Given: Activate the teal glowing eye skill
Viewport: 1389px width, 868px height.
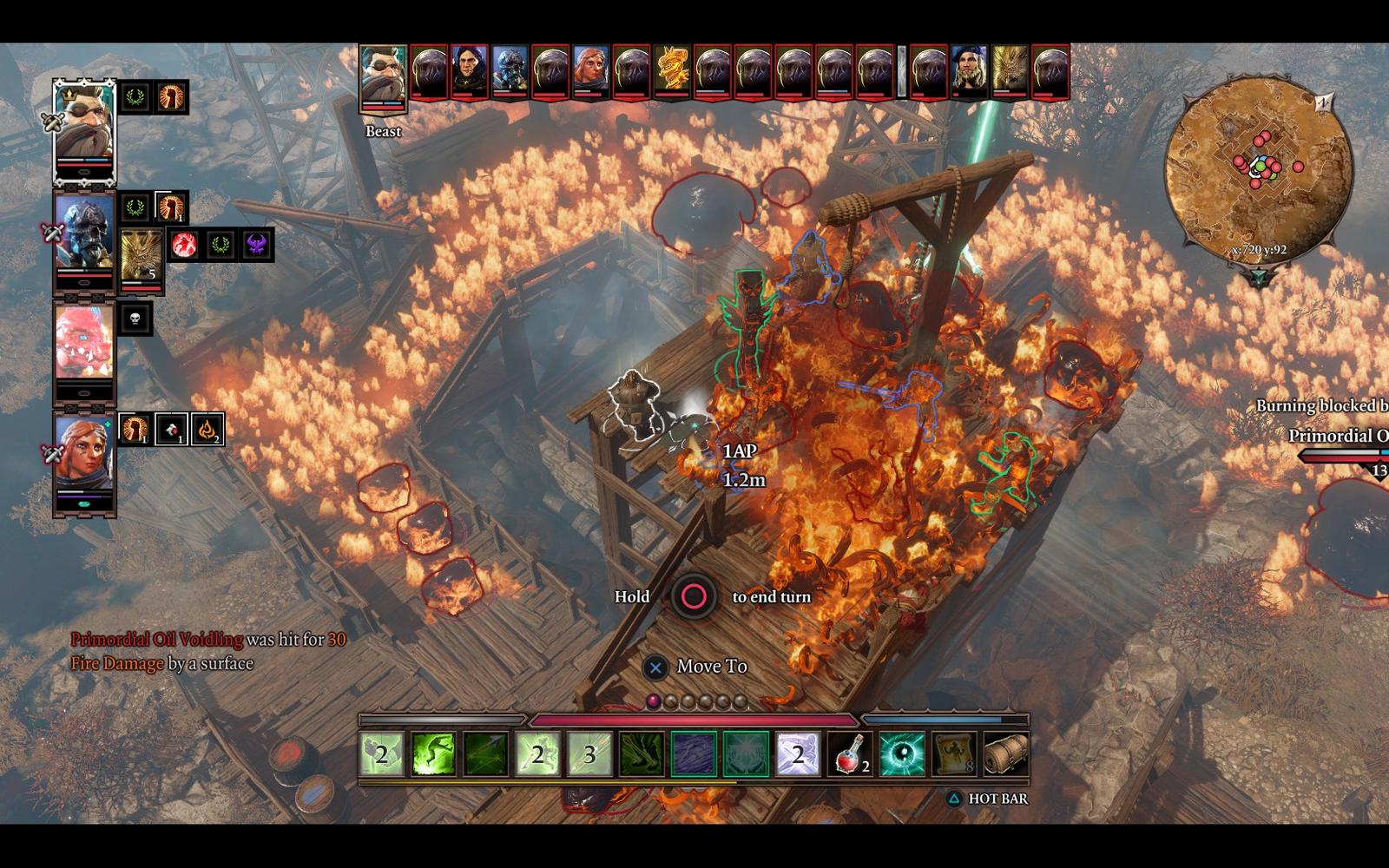Looking at the screenshot, I should tap(902, 753).
